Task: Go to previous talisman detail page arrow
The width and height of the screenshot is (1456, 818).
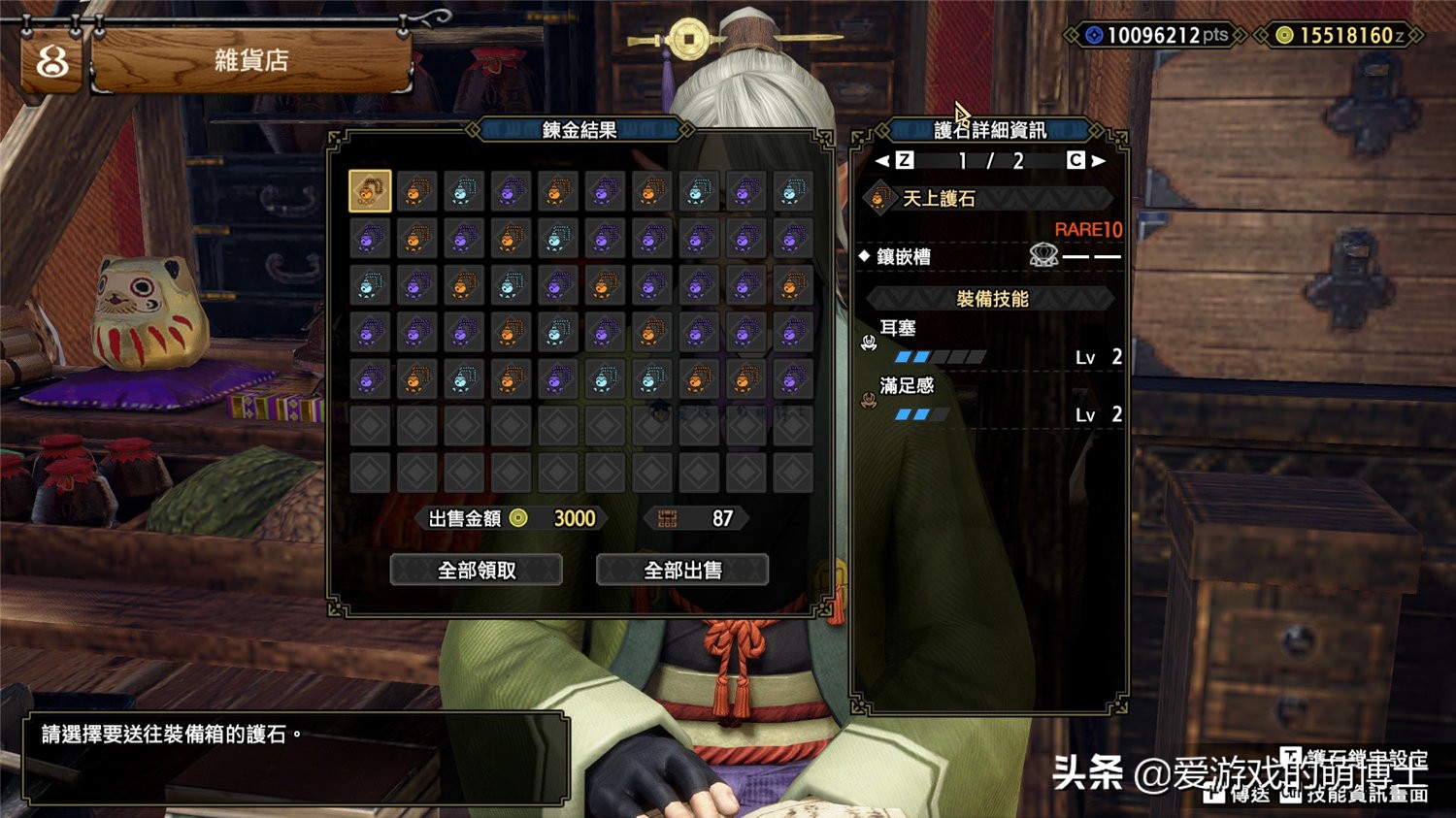Action: [882, 161]
